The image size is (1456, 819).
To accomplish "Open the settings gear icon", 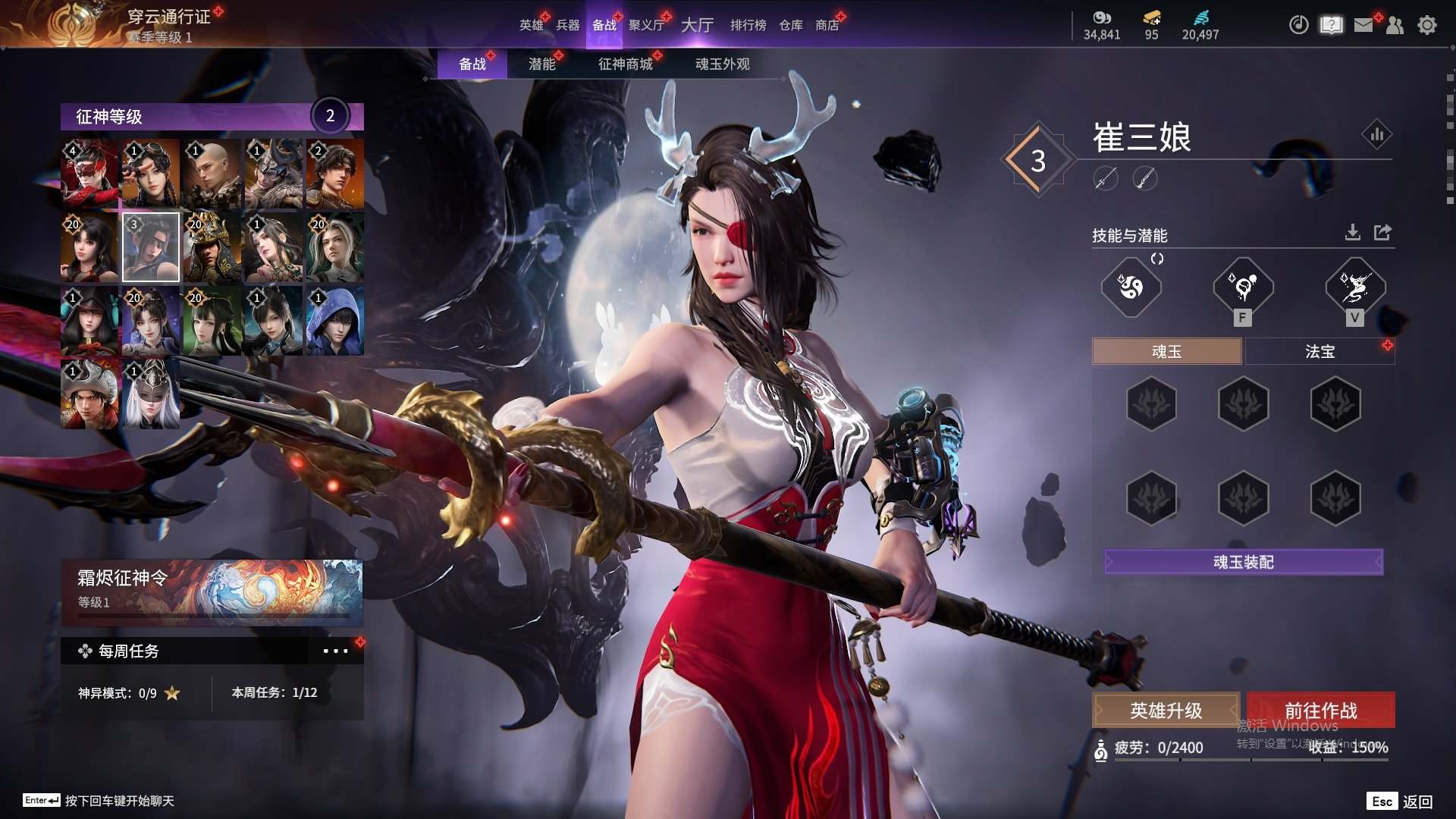I will 1427,25.
